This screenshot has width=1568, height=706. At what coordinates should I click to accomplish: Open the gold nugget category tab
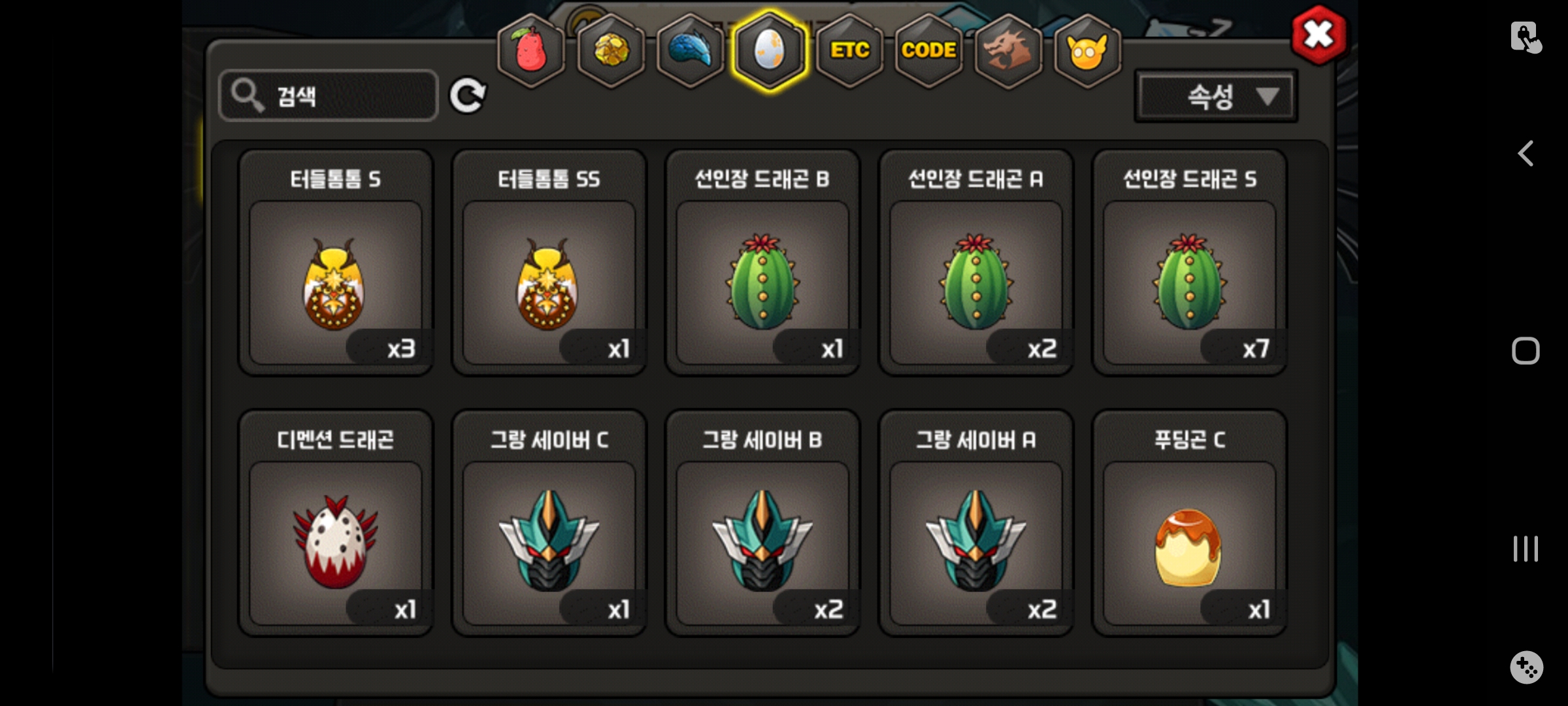coord(611,50)
